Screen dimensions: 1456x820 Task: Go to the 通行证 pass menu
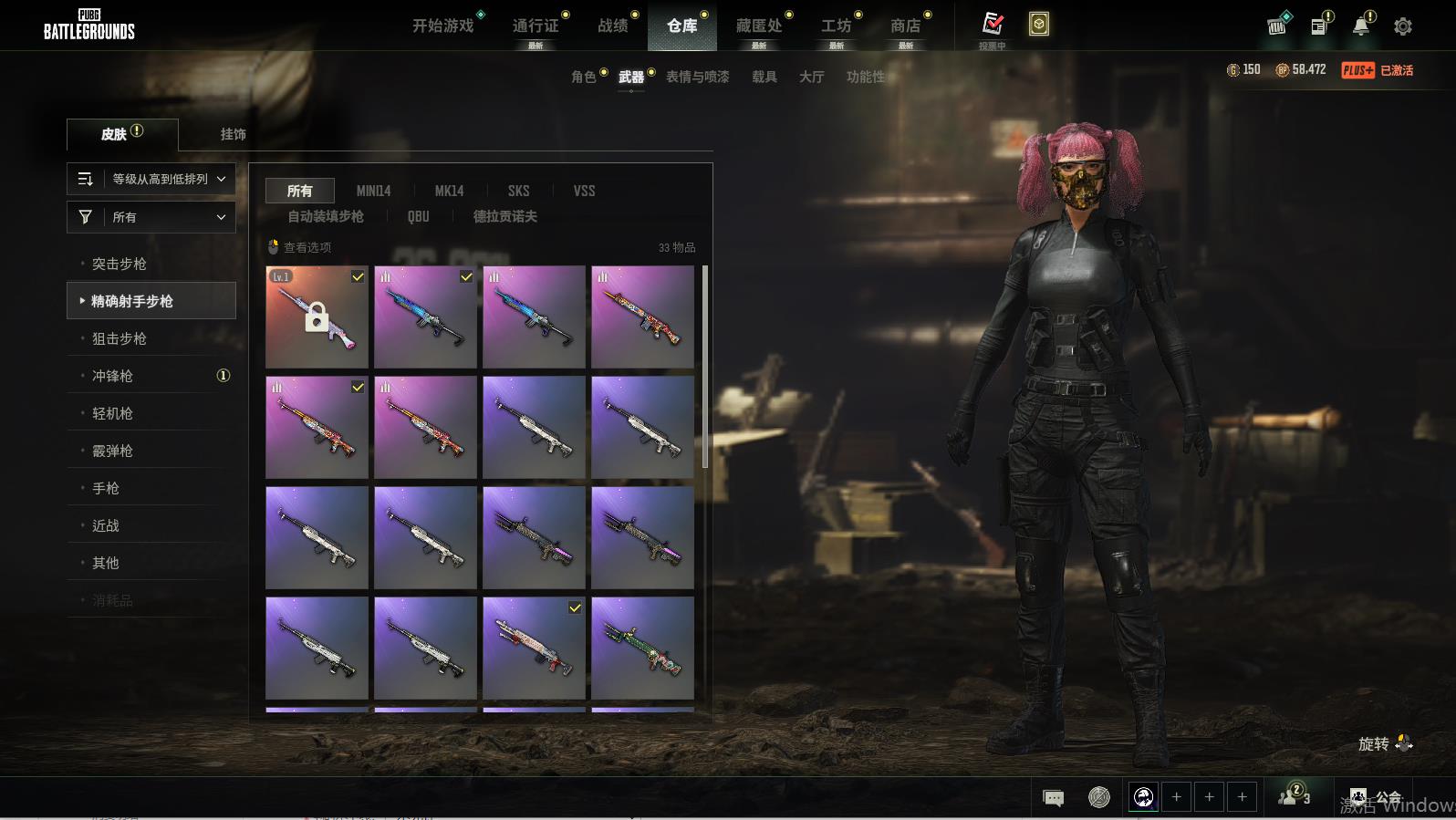(x=536, y=26)
